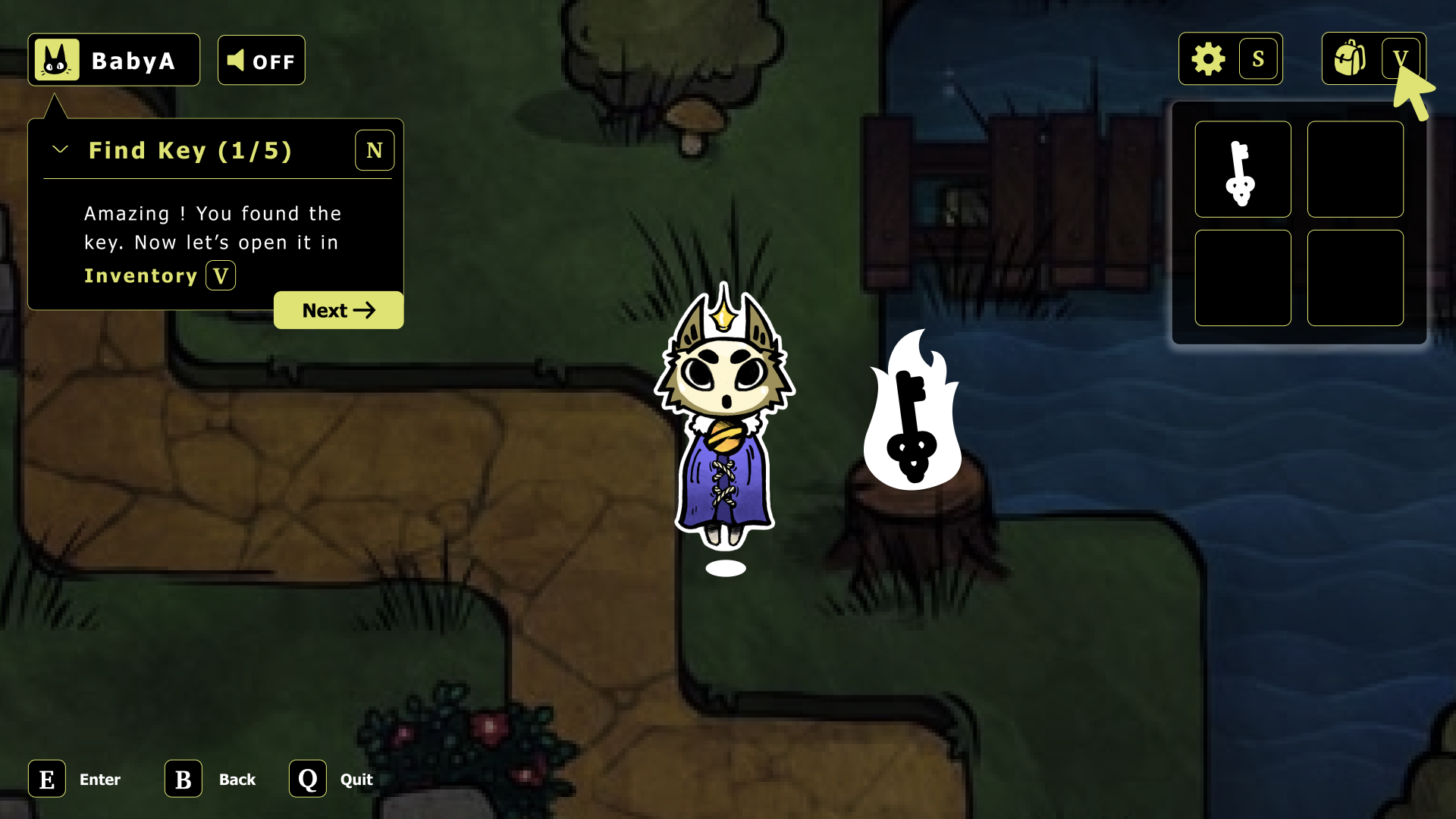1456x819 pixels.
Task: Click the E Enter key prompt
Action: click(47, 779)
